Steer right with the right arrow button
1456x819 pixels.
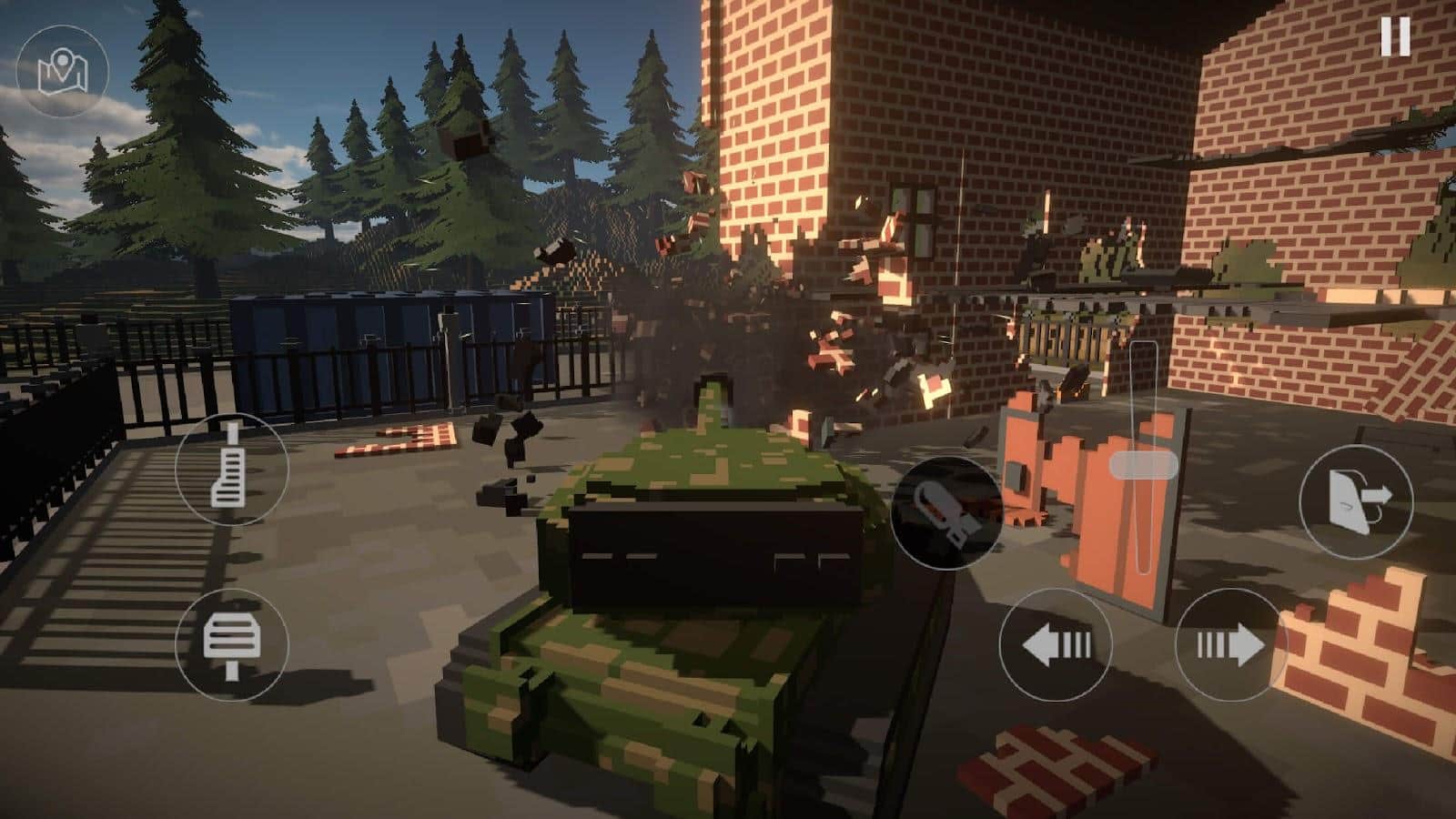(1230, 645)
